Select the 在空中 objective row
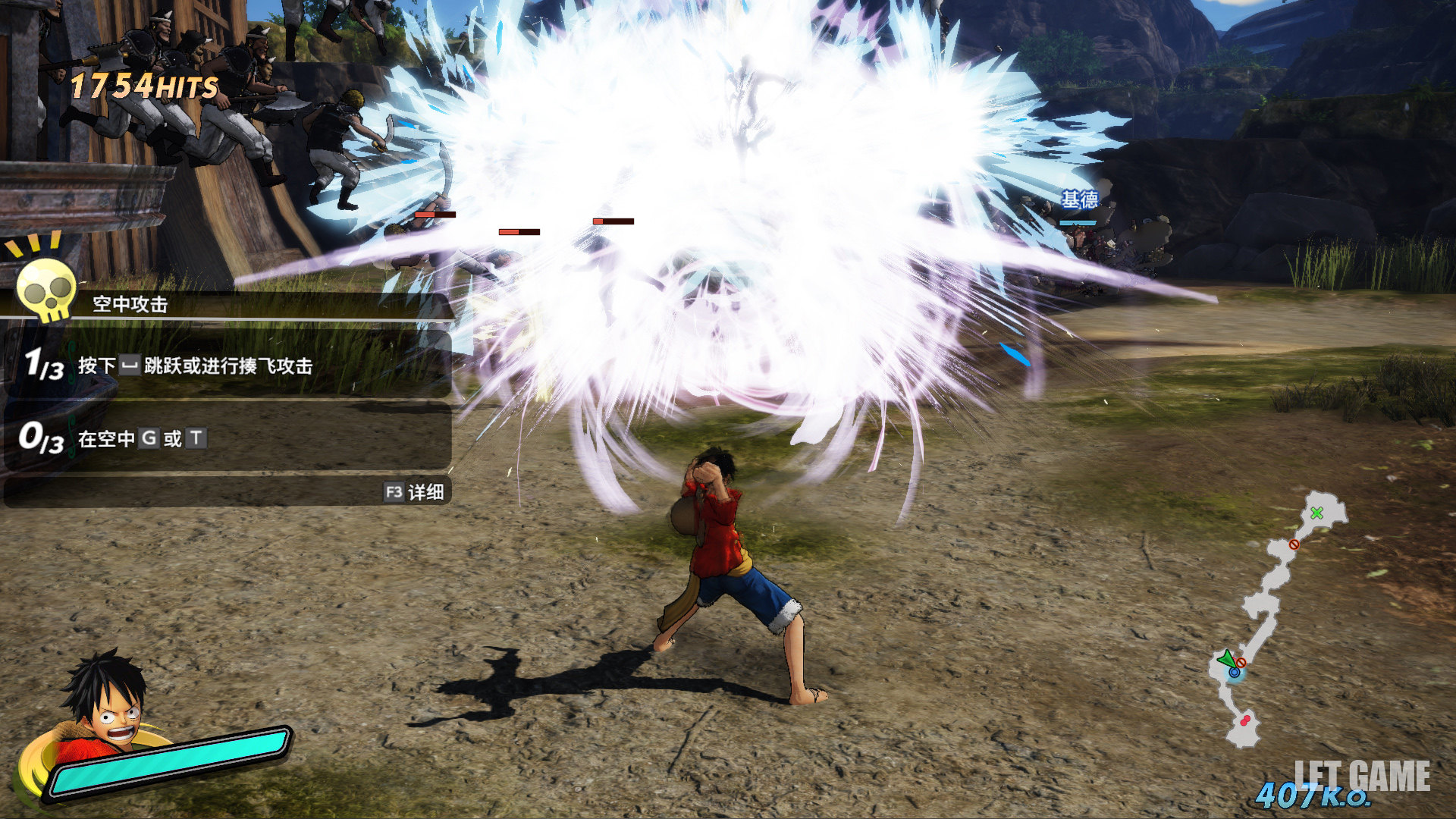This screenshot has width=1456, height=819. [x=227, y=438]
